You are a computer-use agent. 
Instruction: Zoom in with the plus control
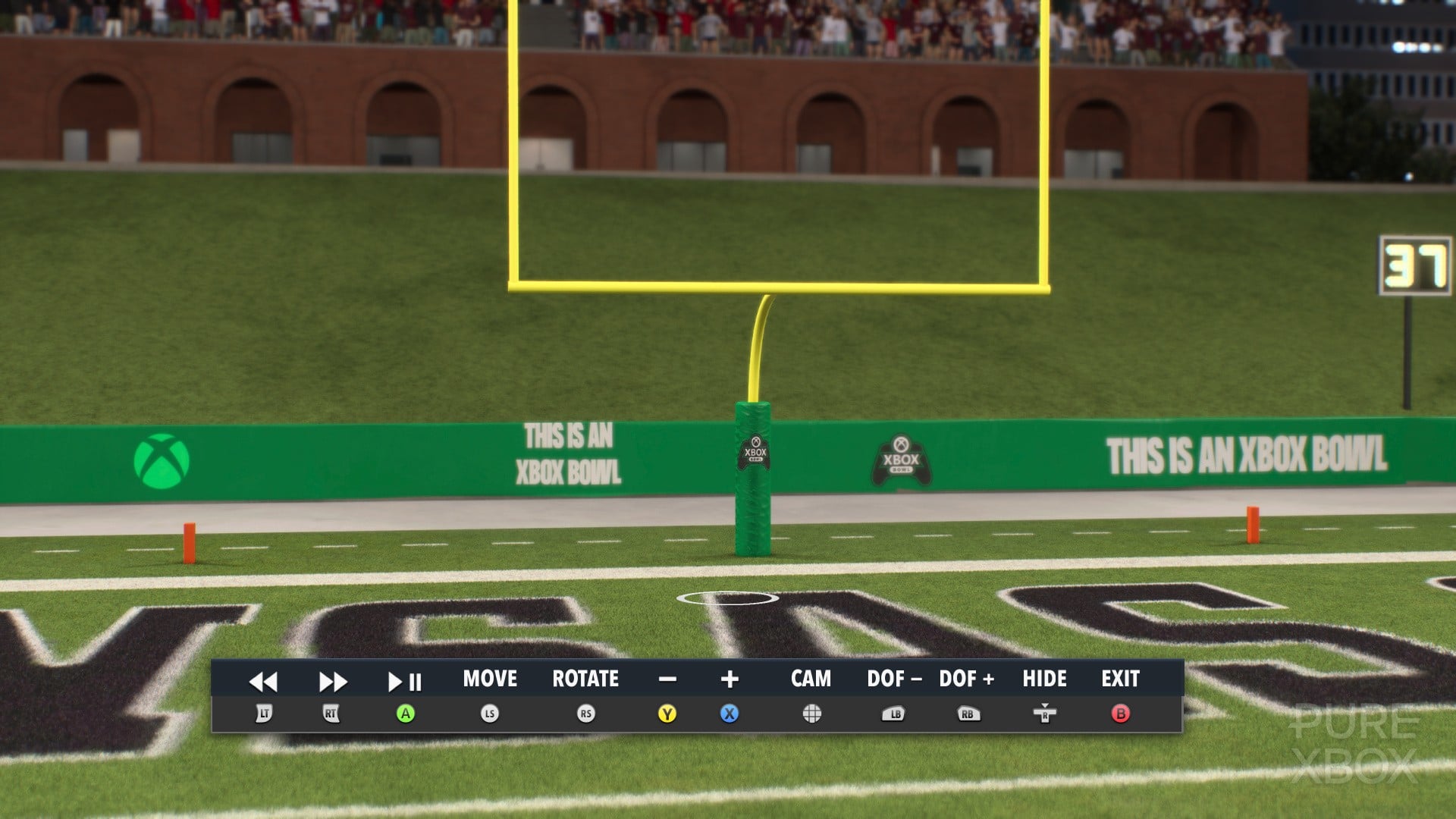(x=730, y=679)
